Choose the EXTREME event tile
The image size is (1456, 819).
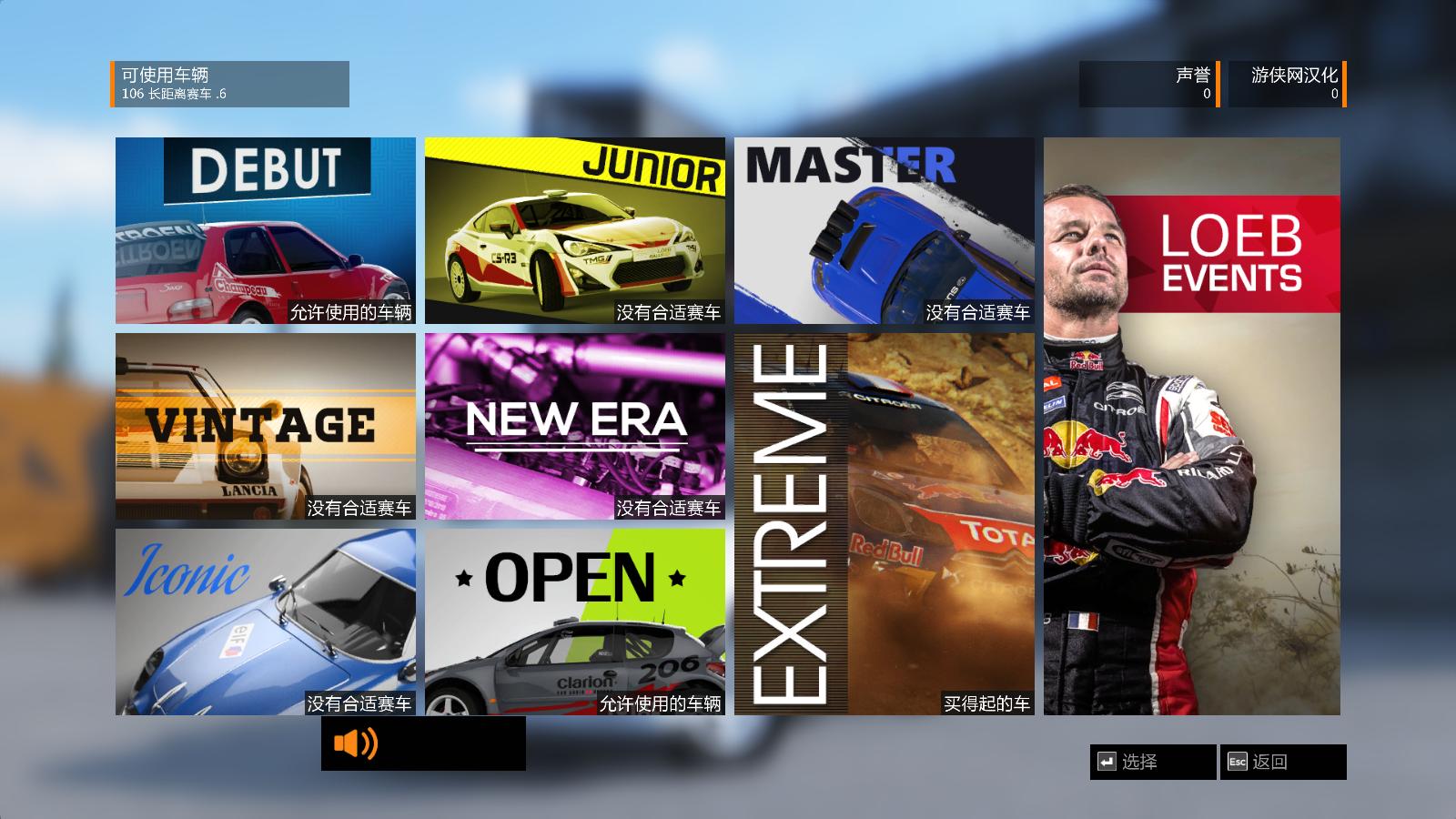pyautogui.click(x=884, y=523)
